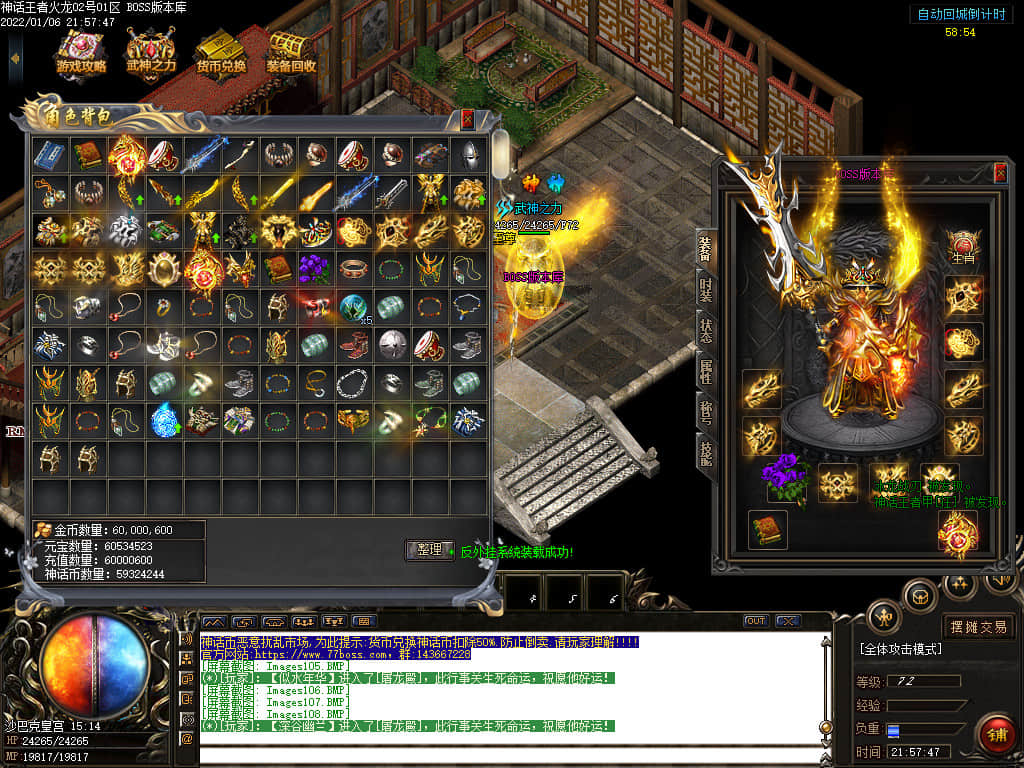Image resolution: width=1024 pixels, height=768 pixels.
Task: Open the 装备回收 equipment recycling menu
Action: 291,52
